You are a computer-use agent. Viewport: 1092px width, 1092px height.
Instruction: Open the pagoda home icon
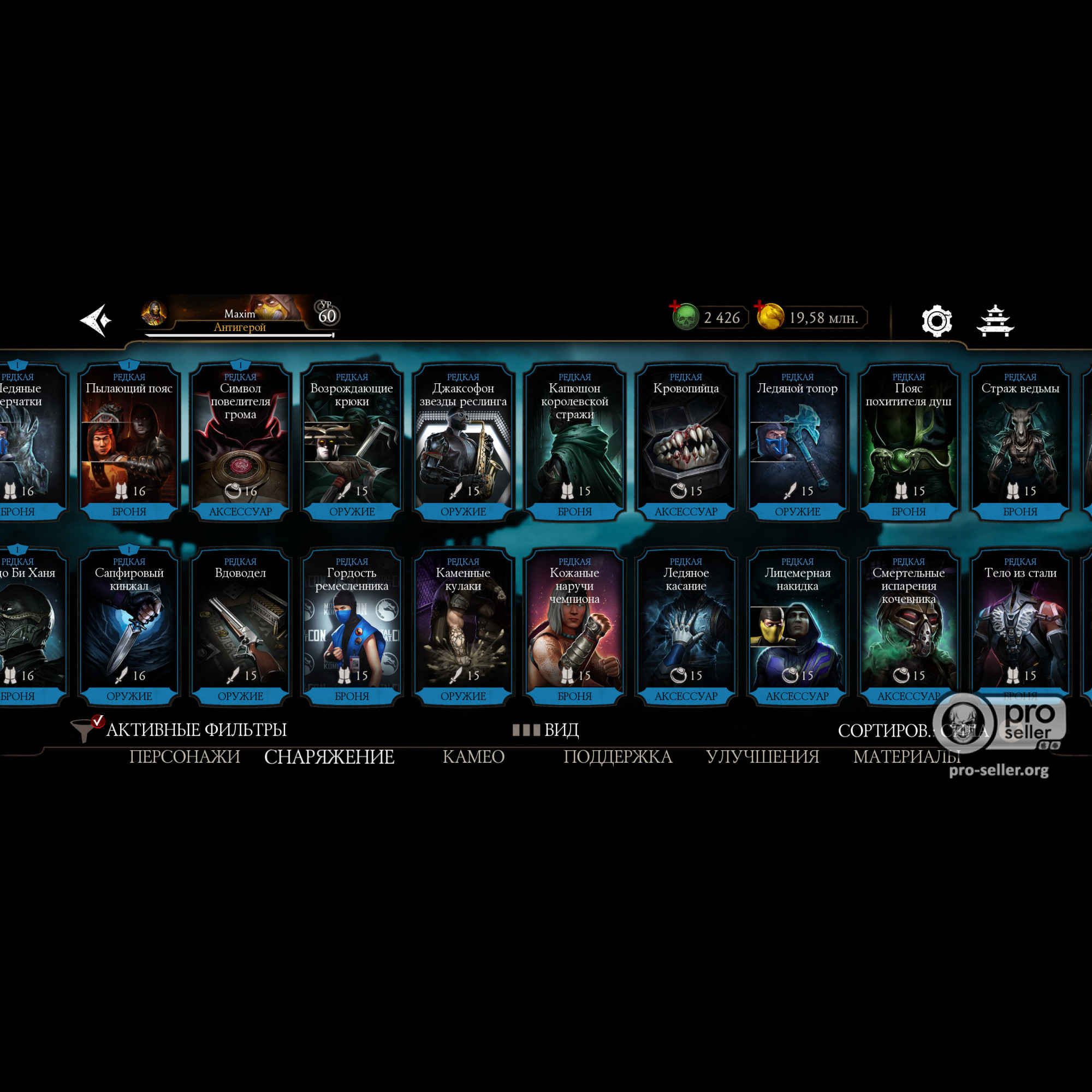(995, 321)
